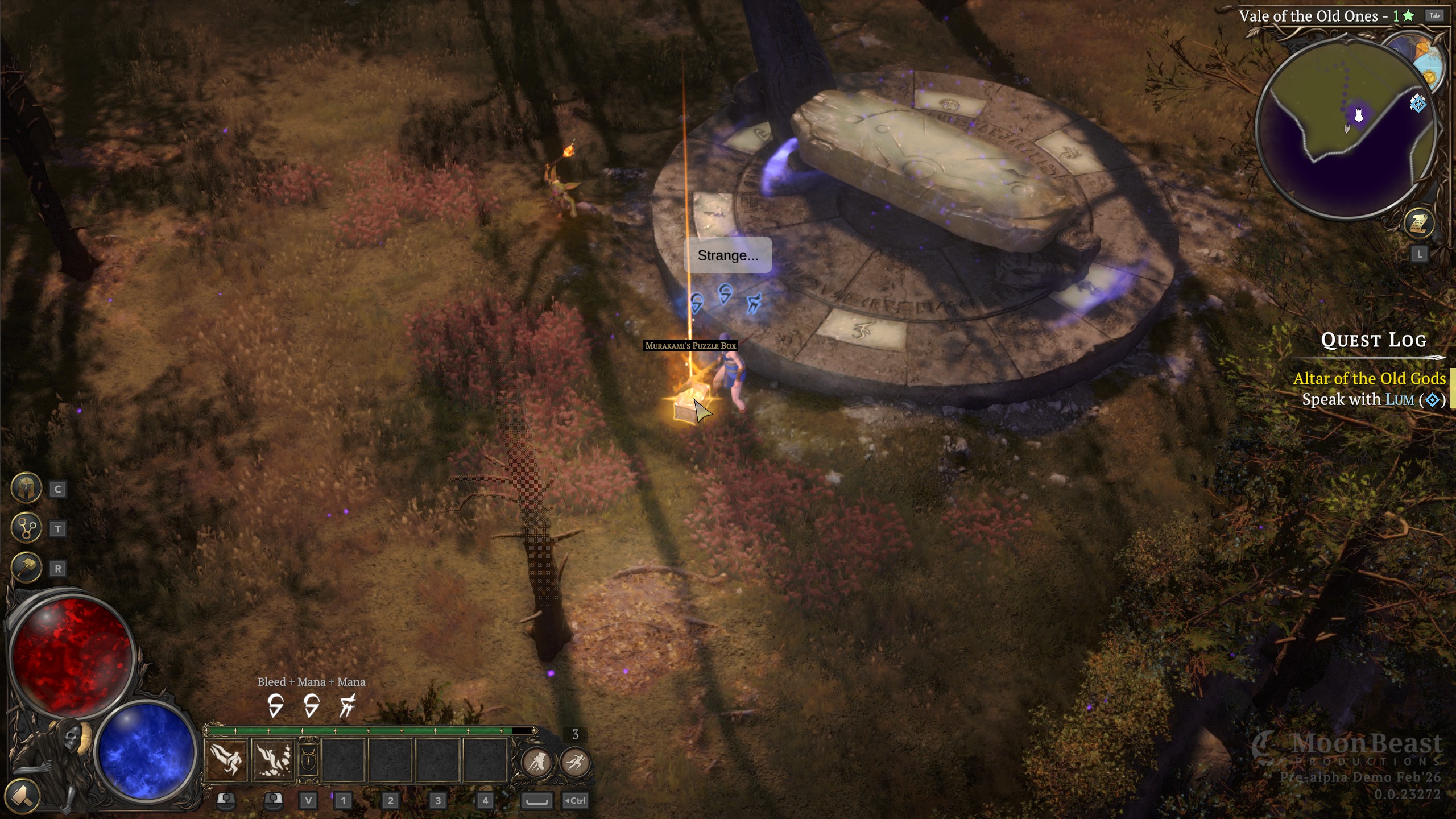
Task: Open the minimap
Action: (1345, 128)
